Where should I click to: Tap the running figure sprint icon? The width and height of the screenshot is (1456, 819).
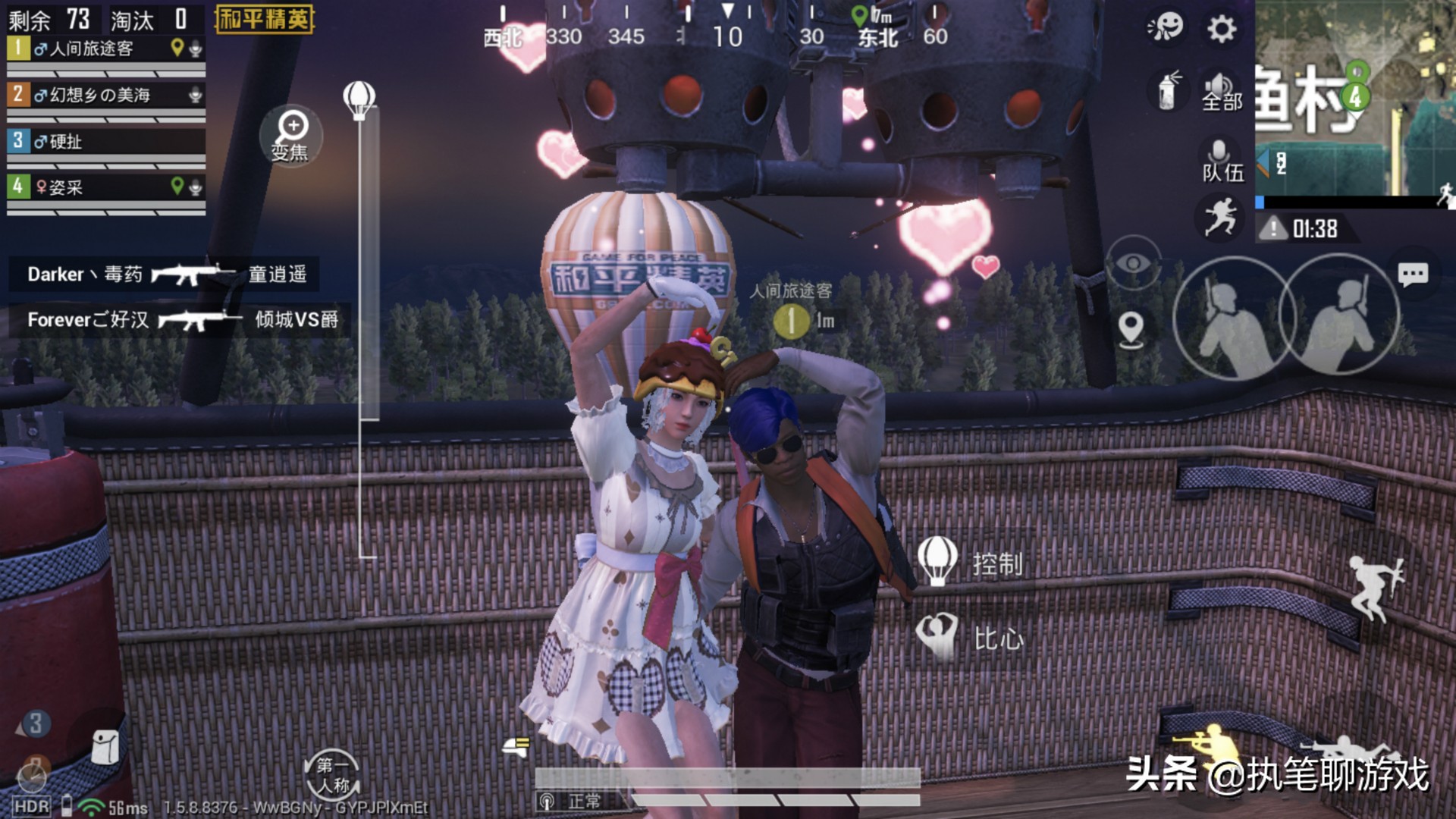1219,216
